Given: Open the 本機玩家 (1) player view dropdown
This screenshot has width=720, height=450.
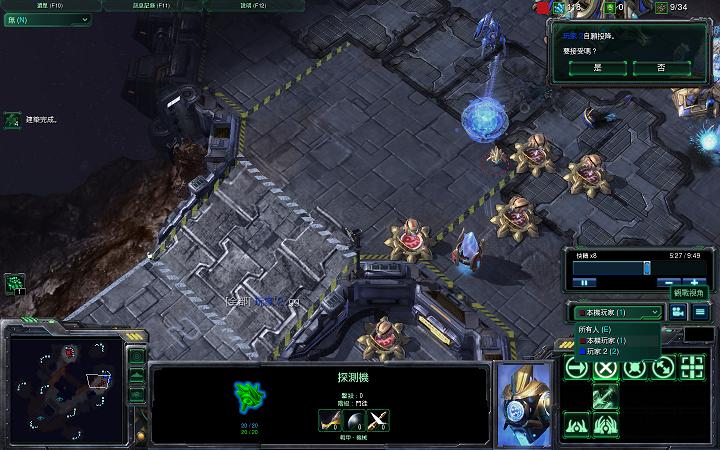Looking at the screenshot, I should point(617,312).
